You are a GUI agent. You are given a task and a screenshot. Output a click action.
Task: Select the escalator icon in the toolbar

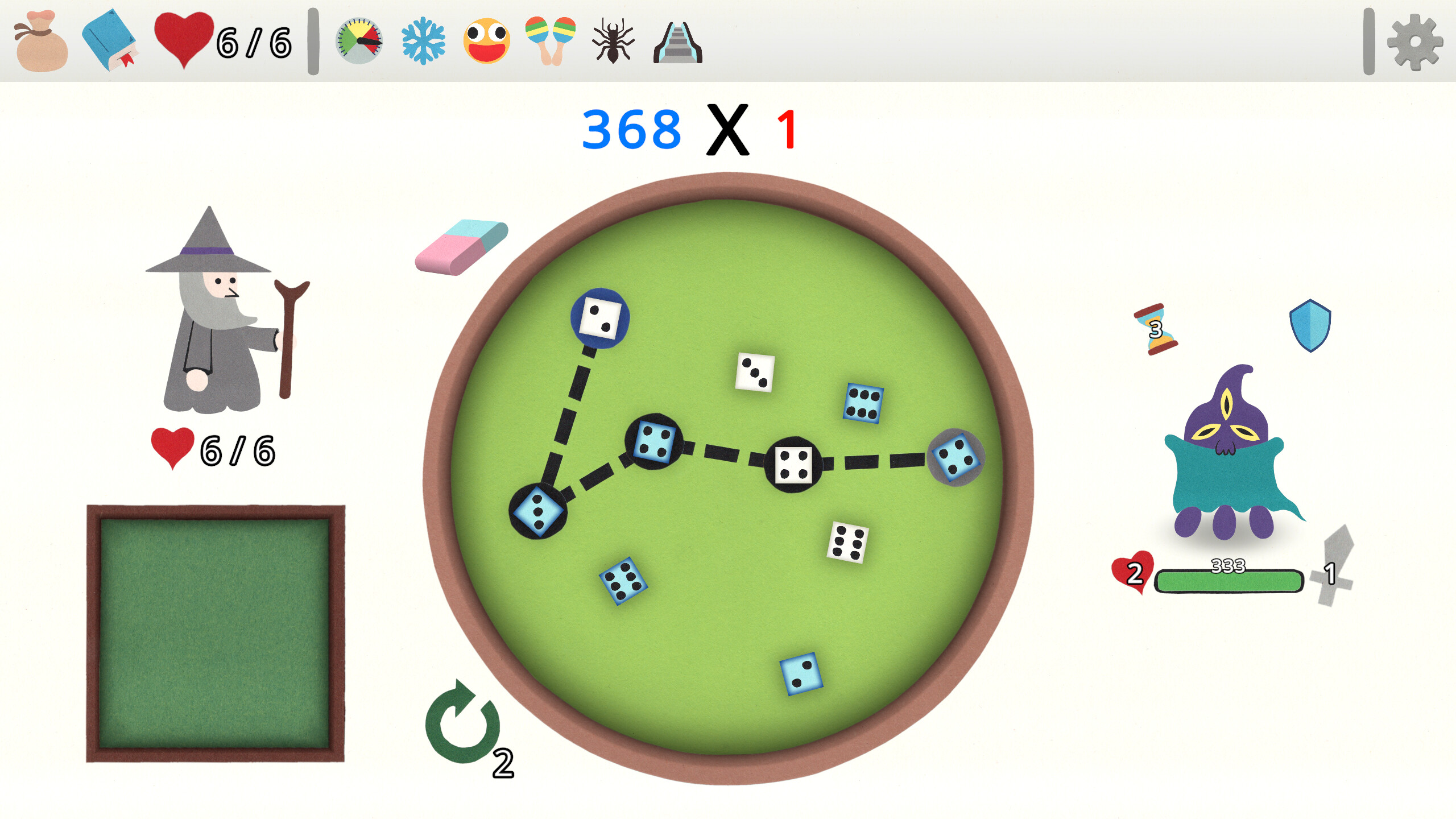click(678, 41)
